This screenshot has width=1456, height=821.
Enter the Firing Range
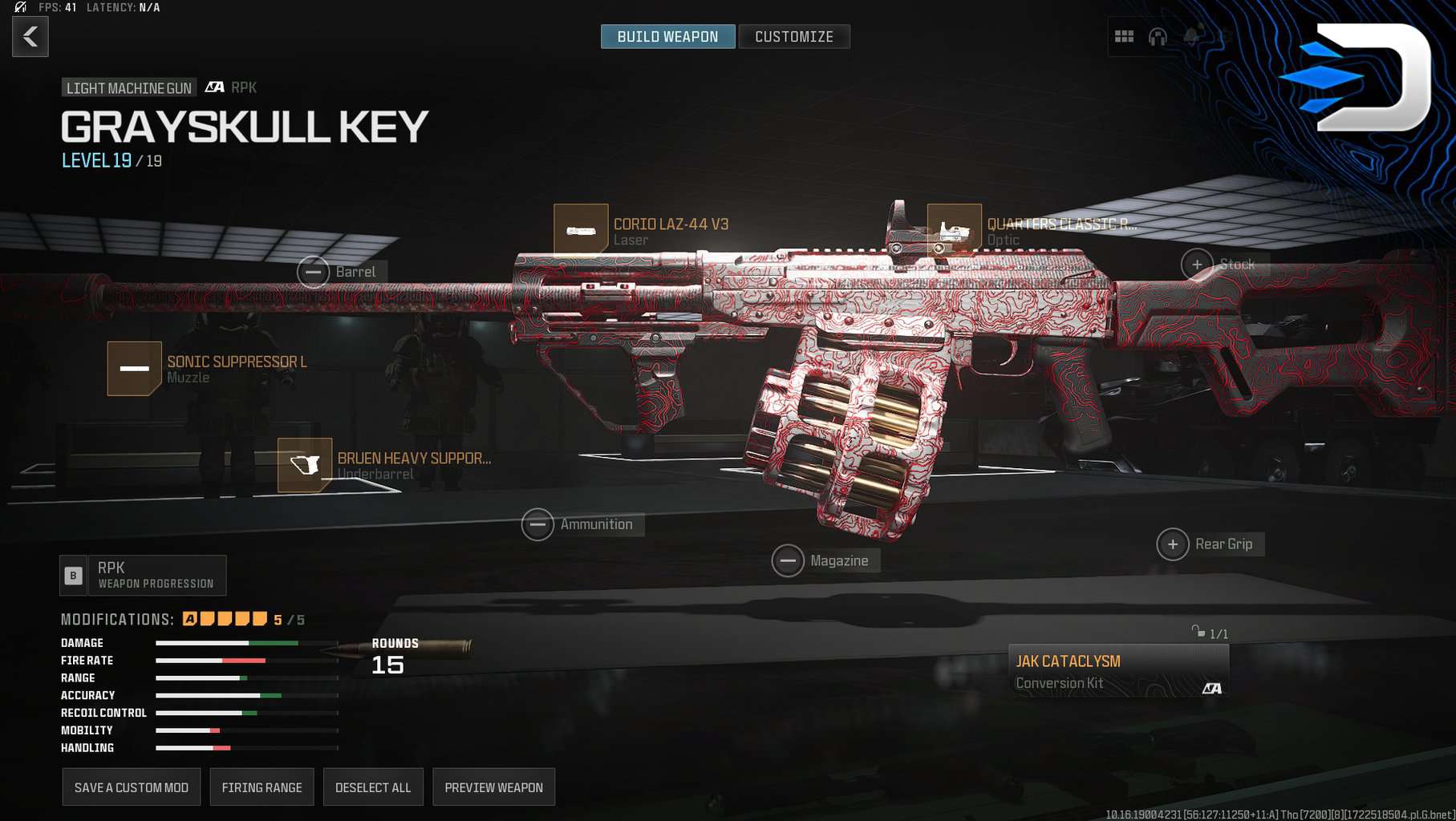pos(262,787)
